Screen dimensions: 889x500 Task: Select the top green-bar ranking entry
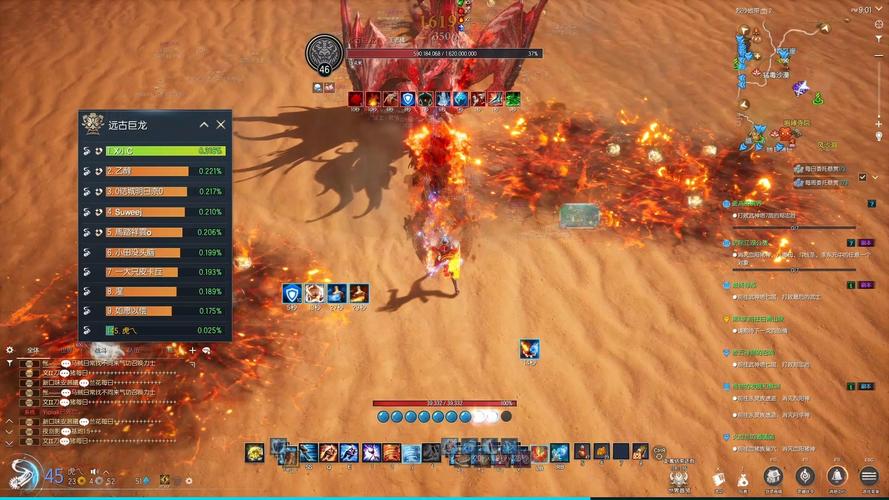click(164, 151)
